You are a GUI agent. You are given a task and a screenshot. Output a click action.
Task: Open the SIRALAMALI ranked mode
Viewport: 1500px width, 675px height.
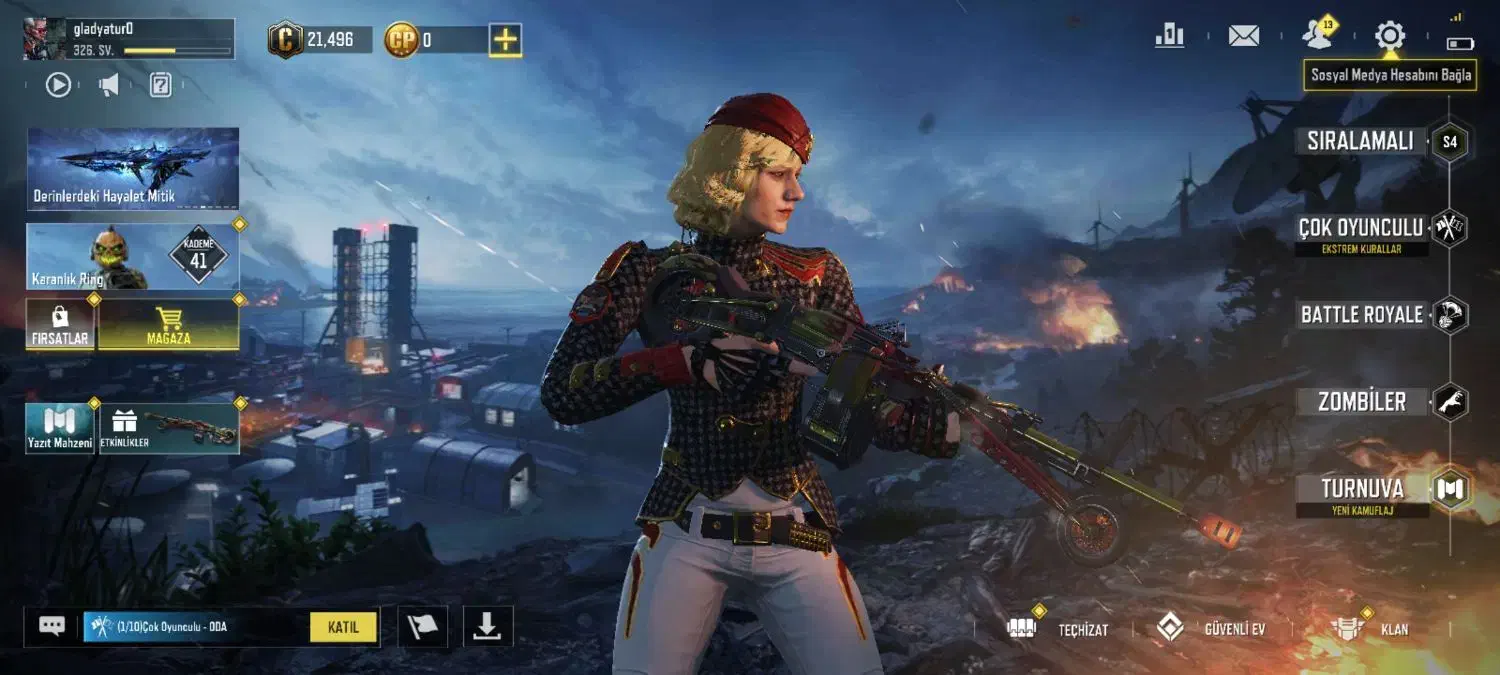pos(1361,141)
